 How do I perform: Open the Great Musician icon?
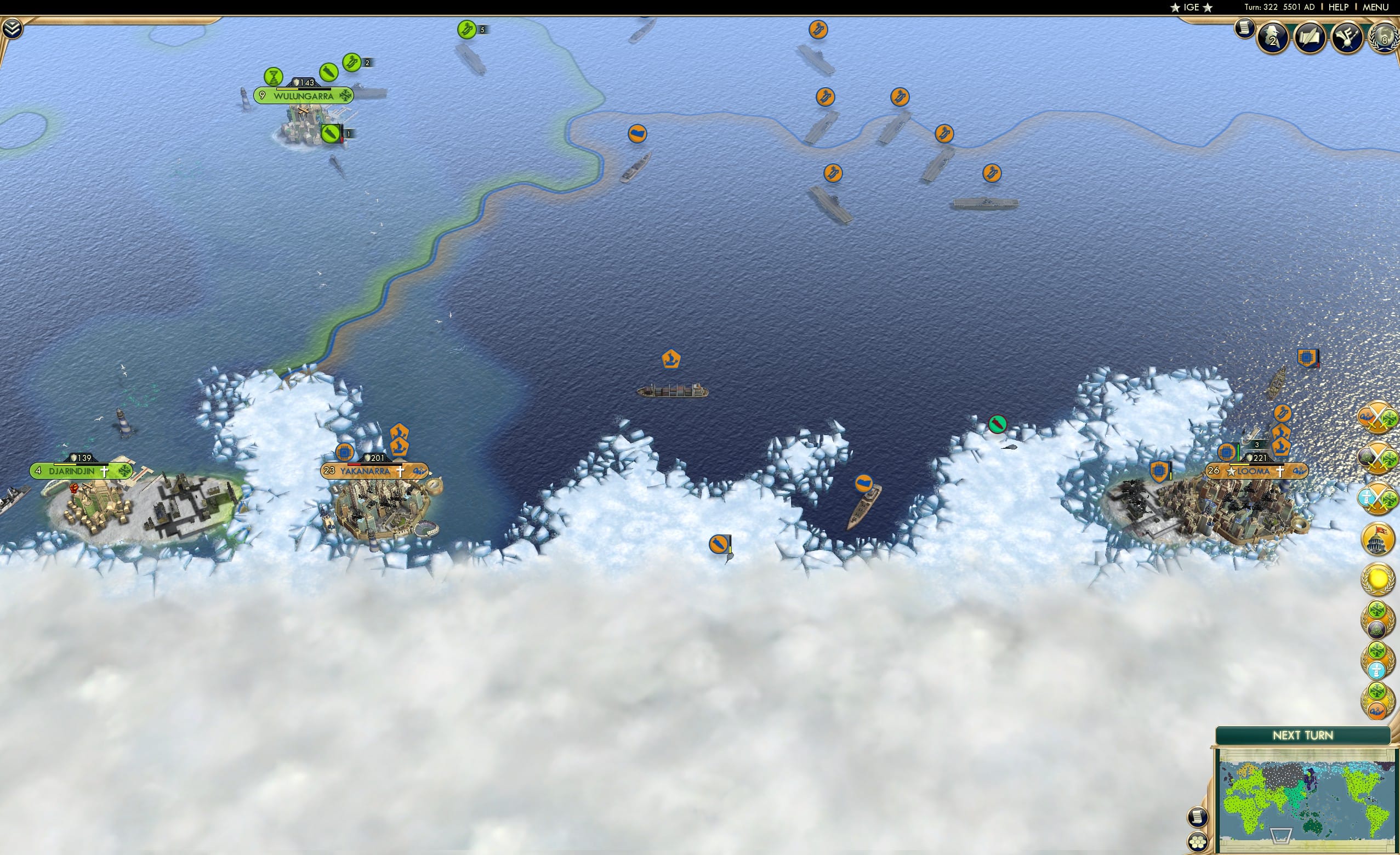(1348, 36)
